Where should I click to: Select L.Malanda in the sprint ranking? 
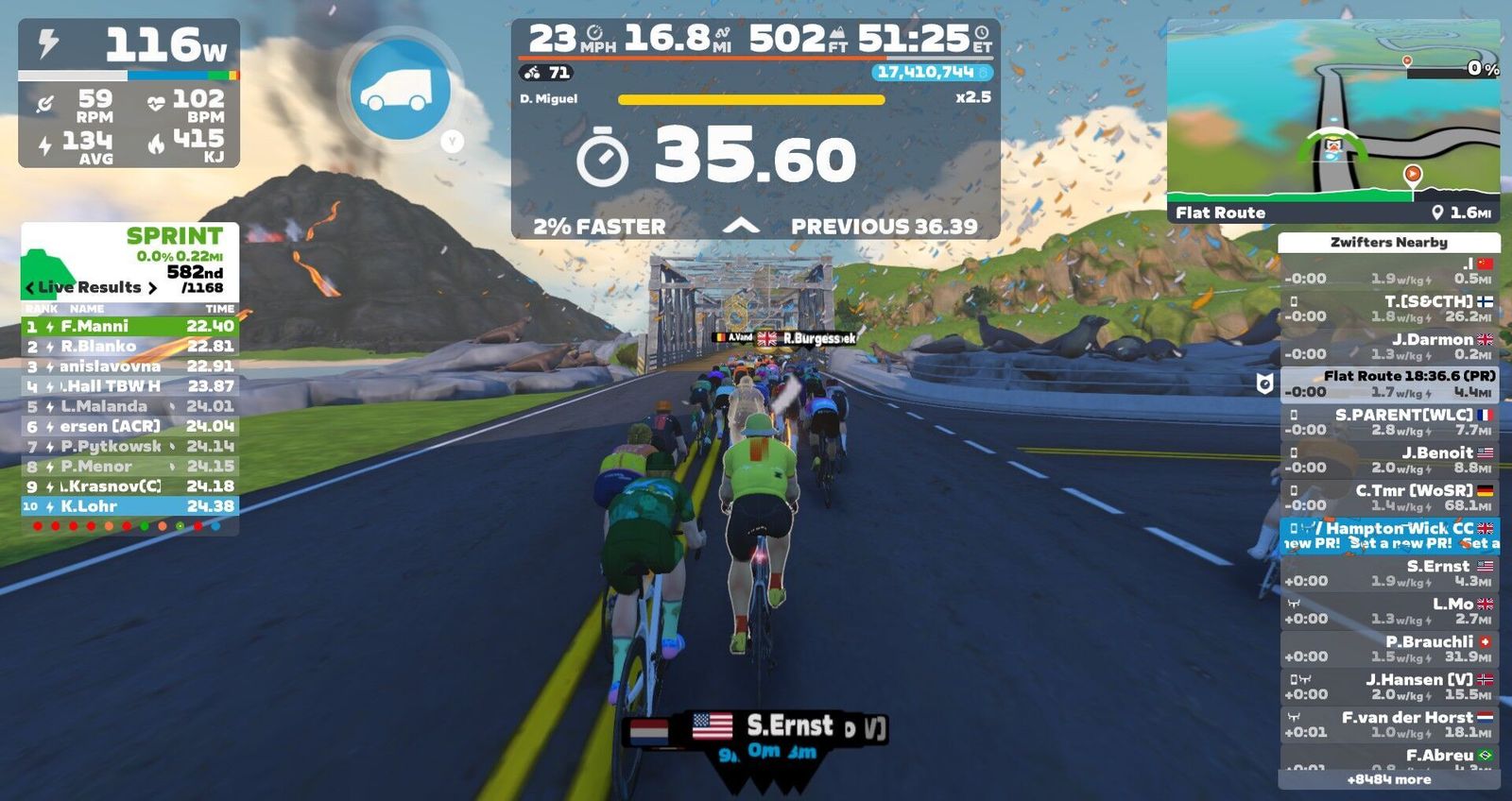[129, 406]
